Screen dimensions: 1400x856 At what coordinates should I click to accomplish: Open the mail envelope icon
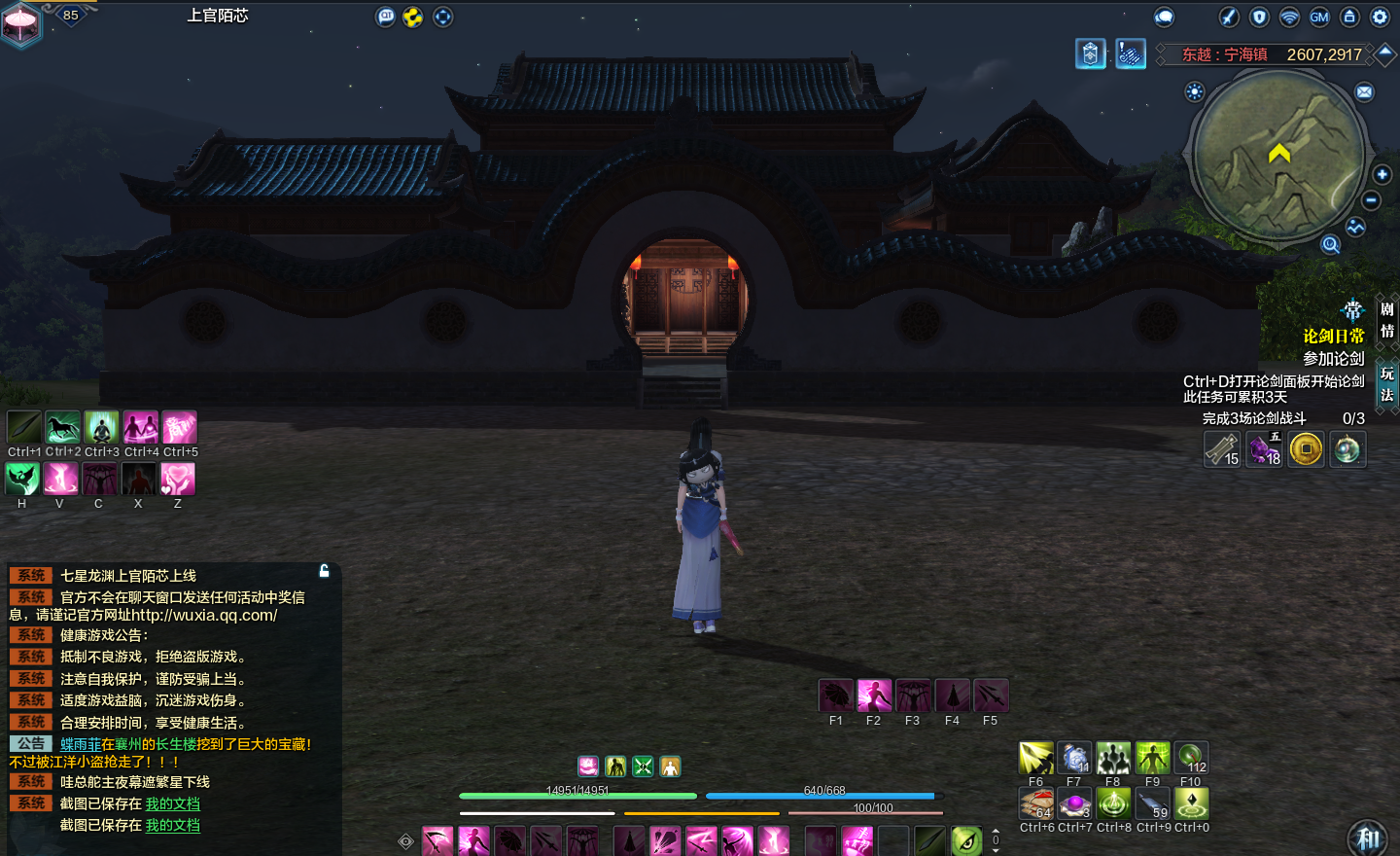coord(1365,92)
